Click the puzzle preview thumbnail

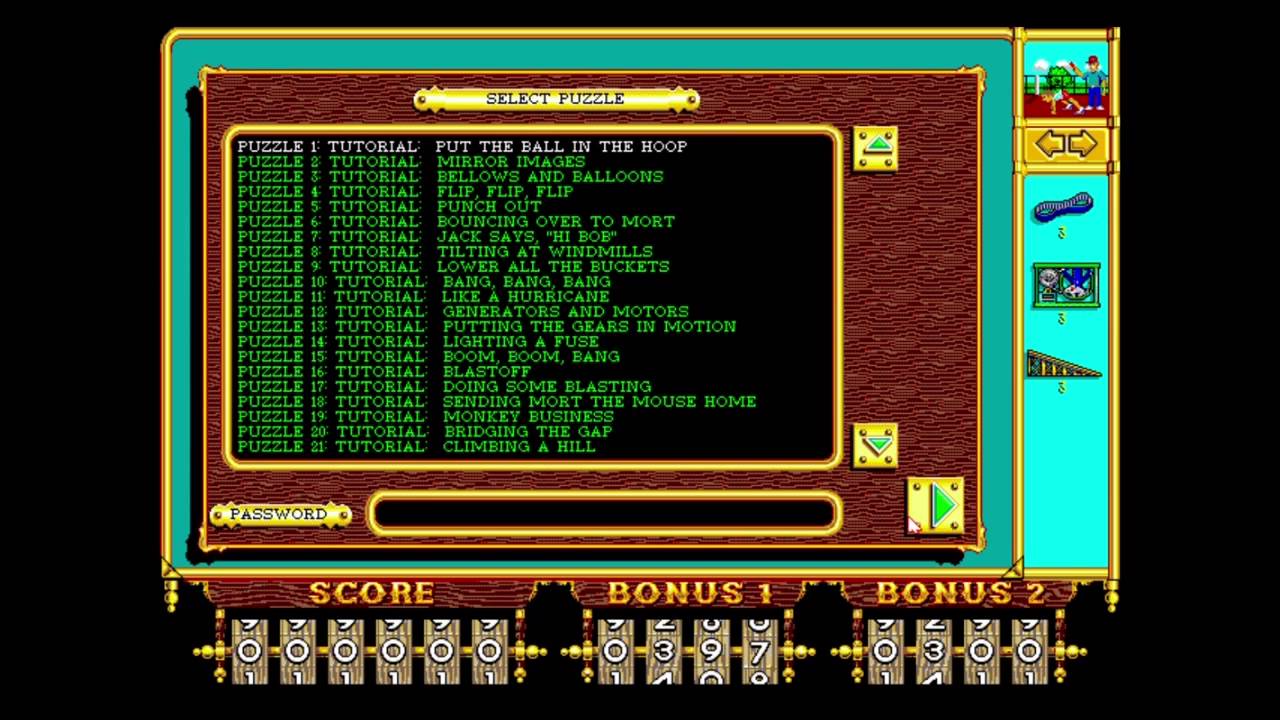click(1066, 78)
